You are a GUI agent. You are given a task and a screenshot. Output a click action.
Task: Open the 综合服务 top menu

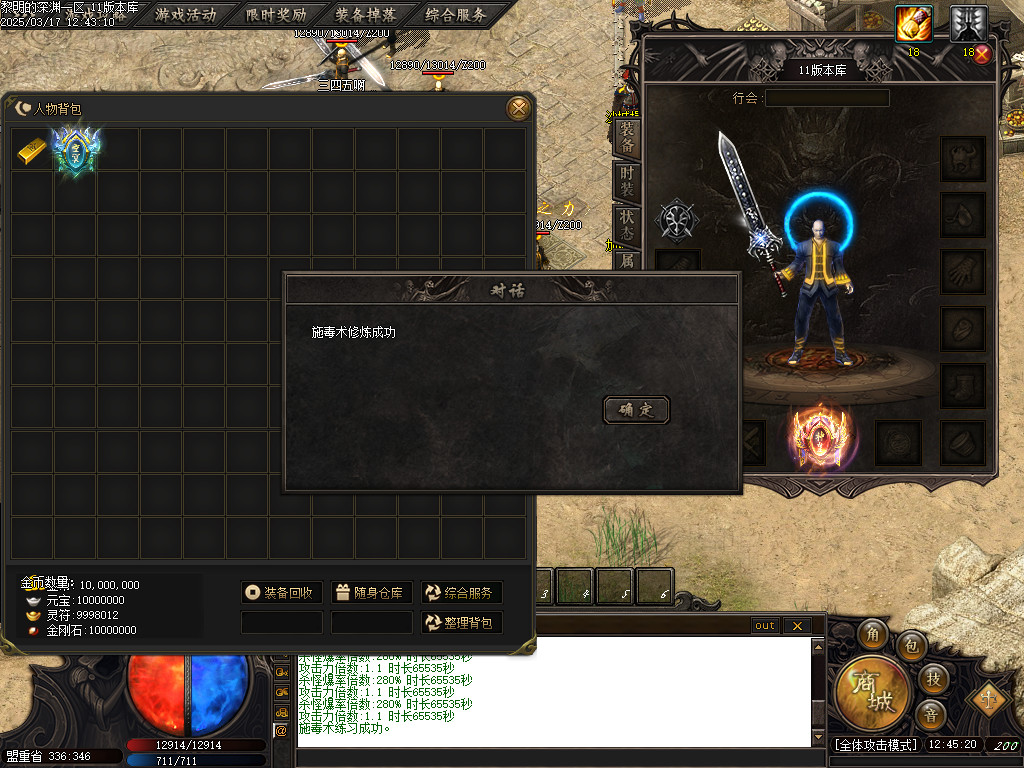pyautogui.click(x=455, y=15)
